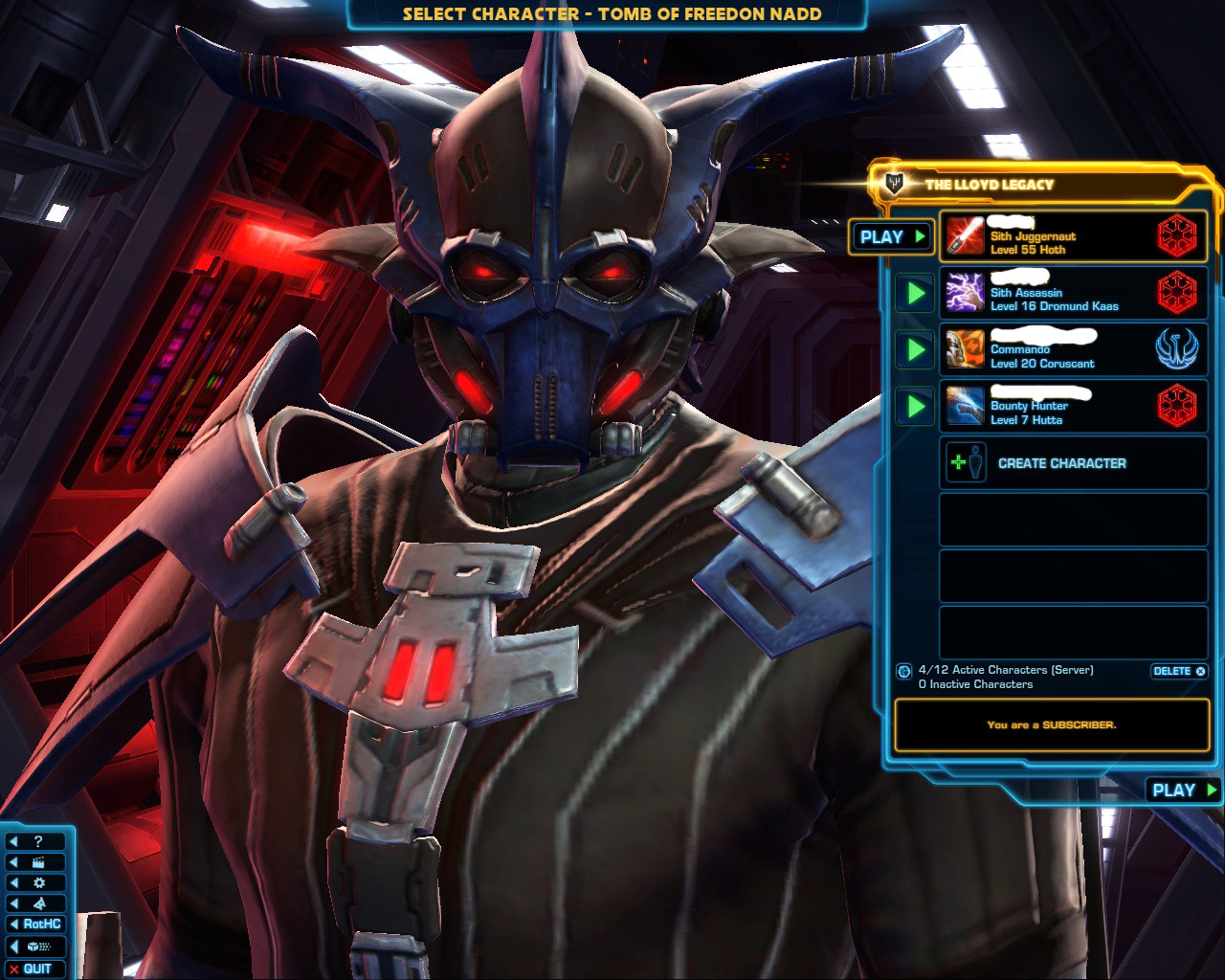Click the security key cube icon
Viewport: 1225px width, 980px height.
(38, 945)
